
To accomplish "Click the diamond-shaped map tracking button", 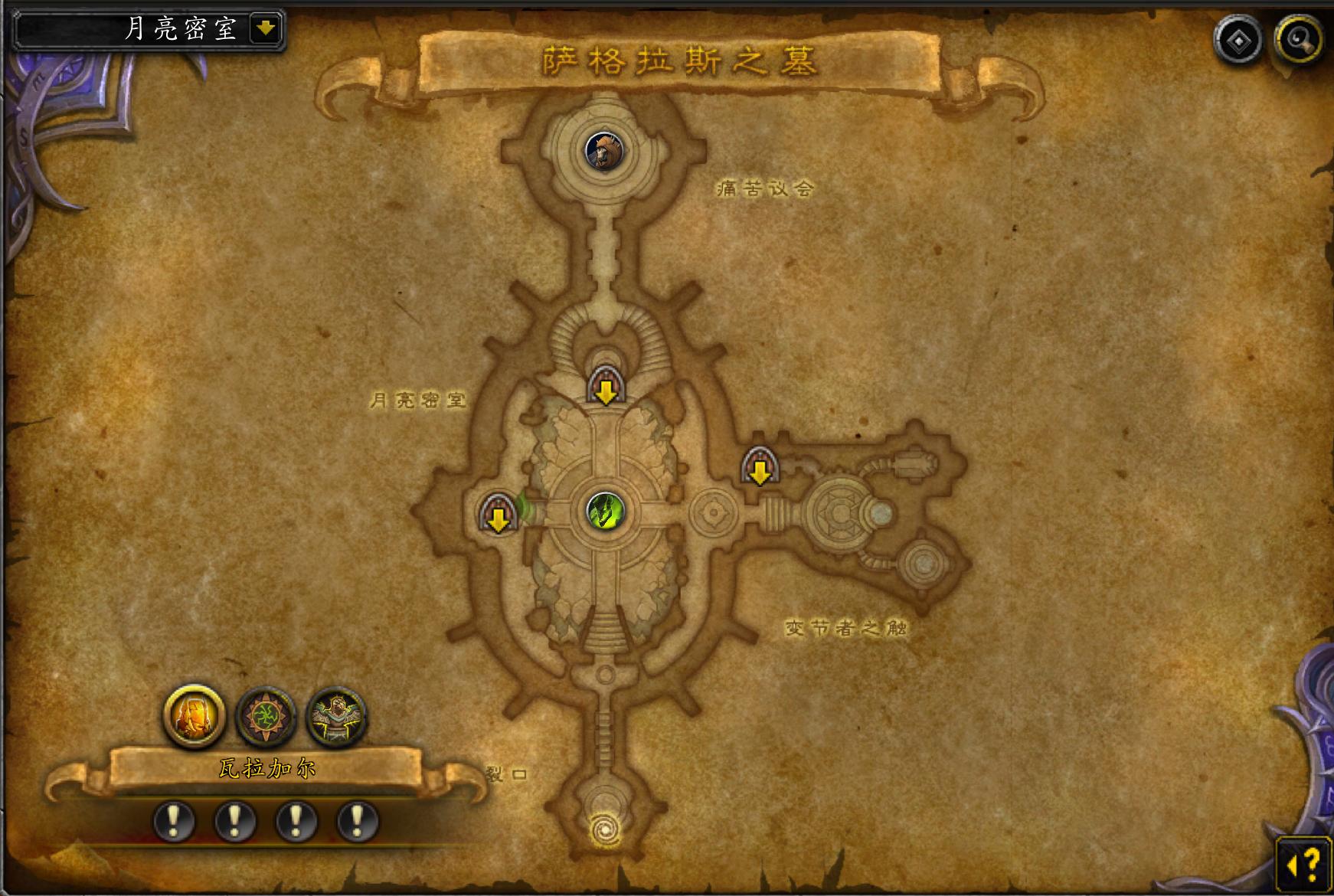I will tap(1238, 38).
